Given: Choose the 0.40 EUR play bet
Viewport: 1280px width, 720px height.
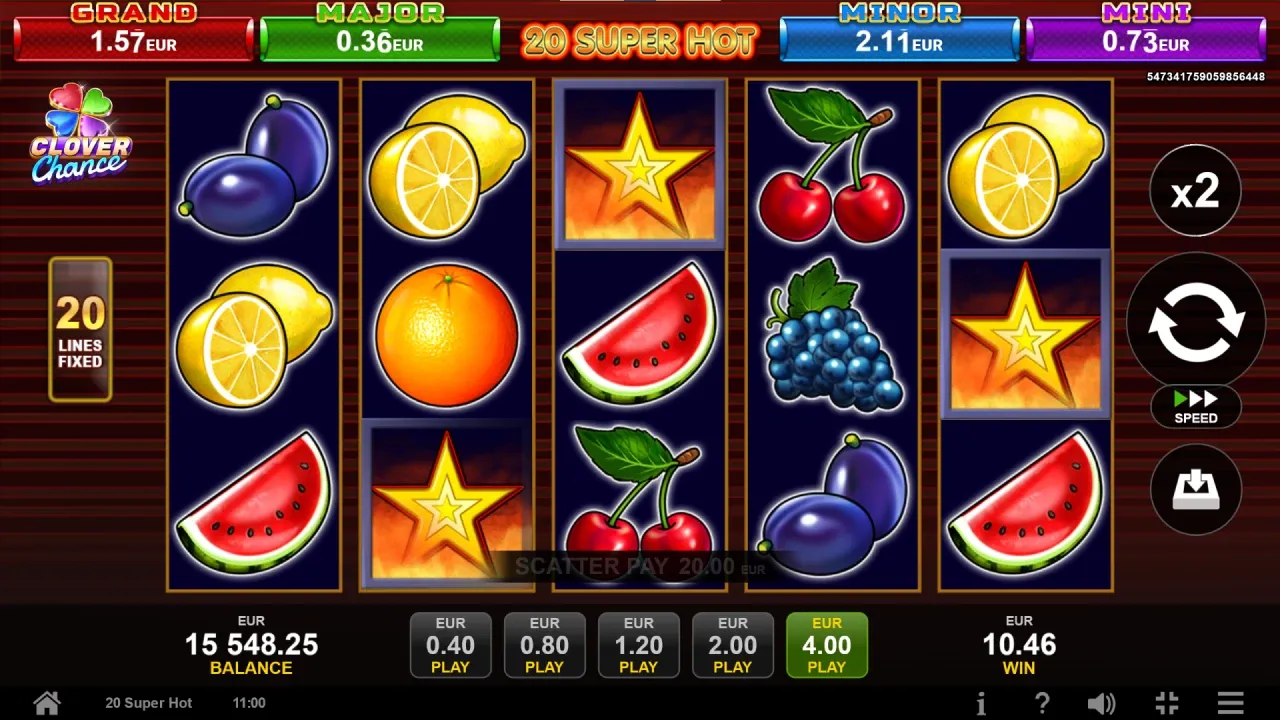Looking at the screenshot, I should (x=451, y=645).
